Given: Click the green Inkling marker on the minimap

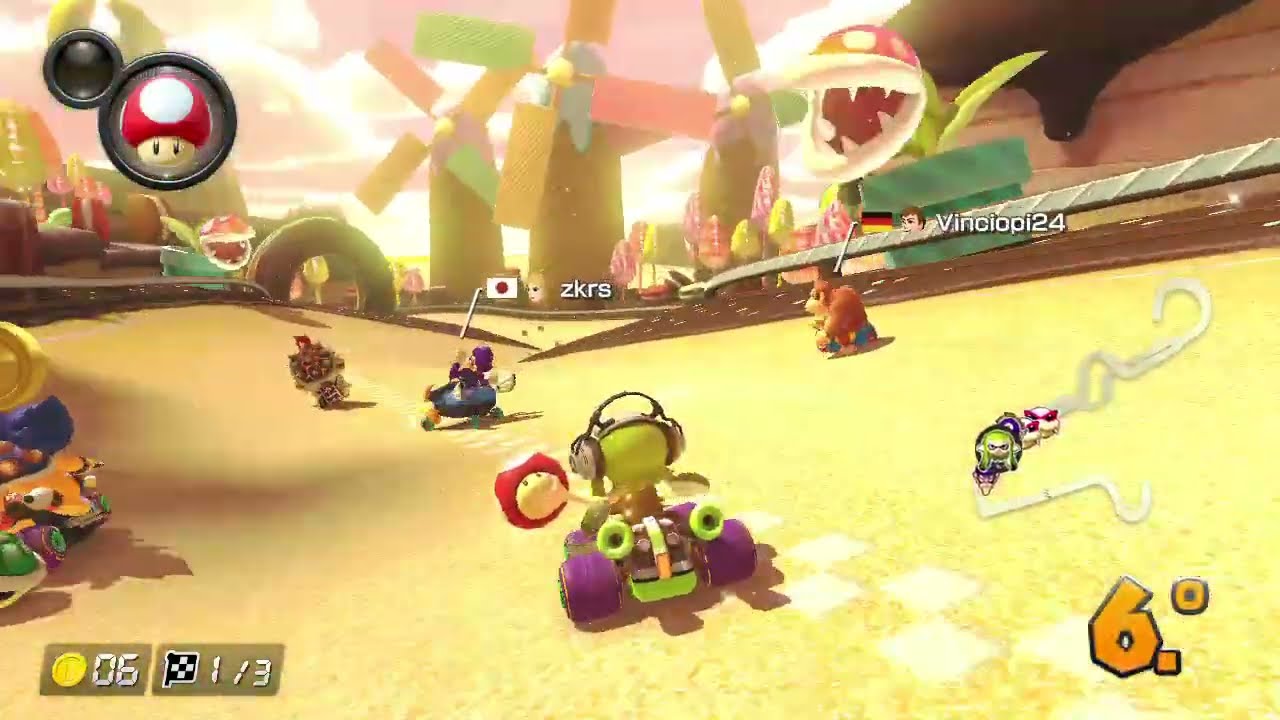Looking at the screenshot, I should click(997, 450).
